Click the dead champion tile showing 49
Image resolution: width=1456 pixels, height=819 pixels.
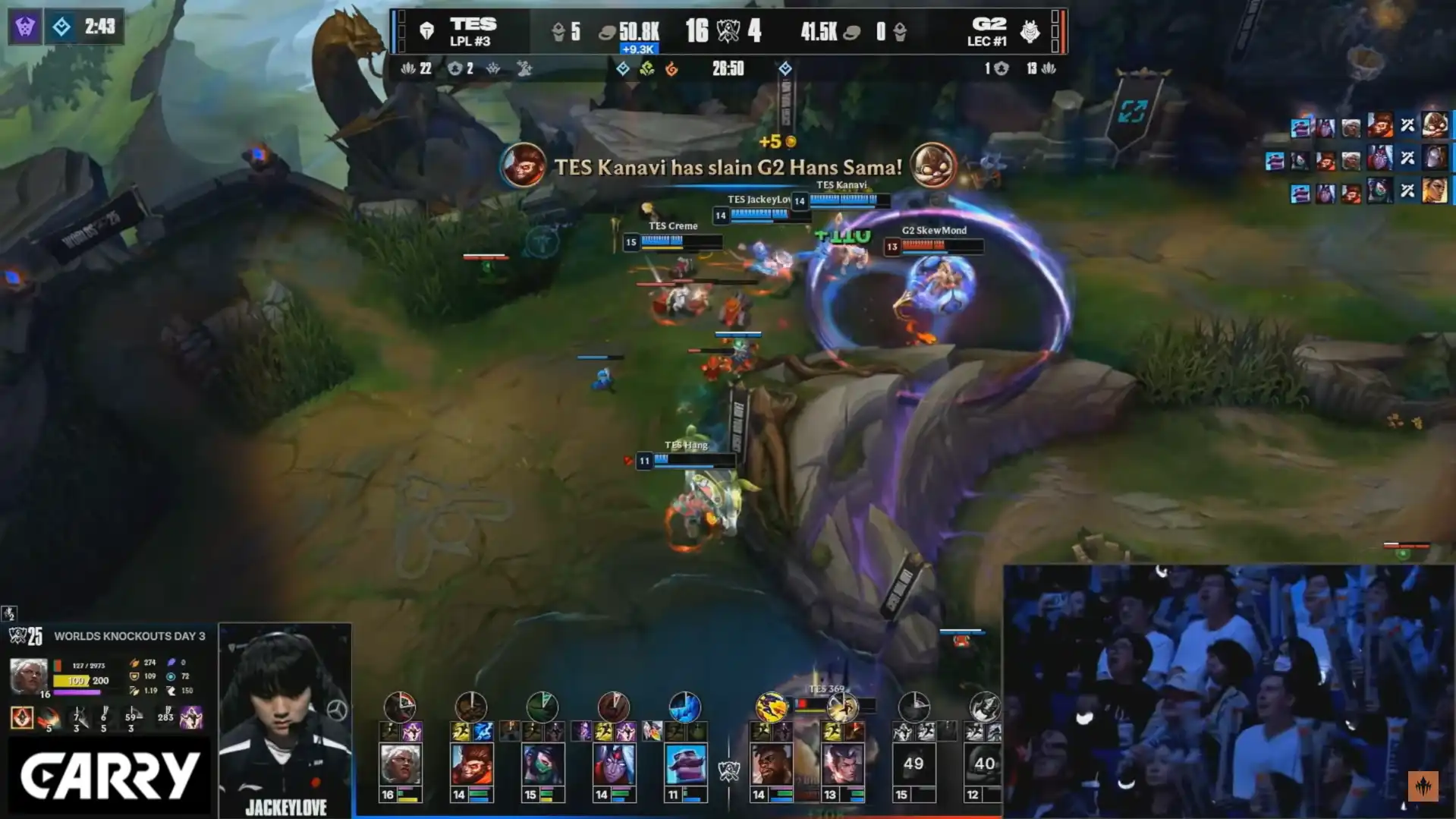click(913, 764)
